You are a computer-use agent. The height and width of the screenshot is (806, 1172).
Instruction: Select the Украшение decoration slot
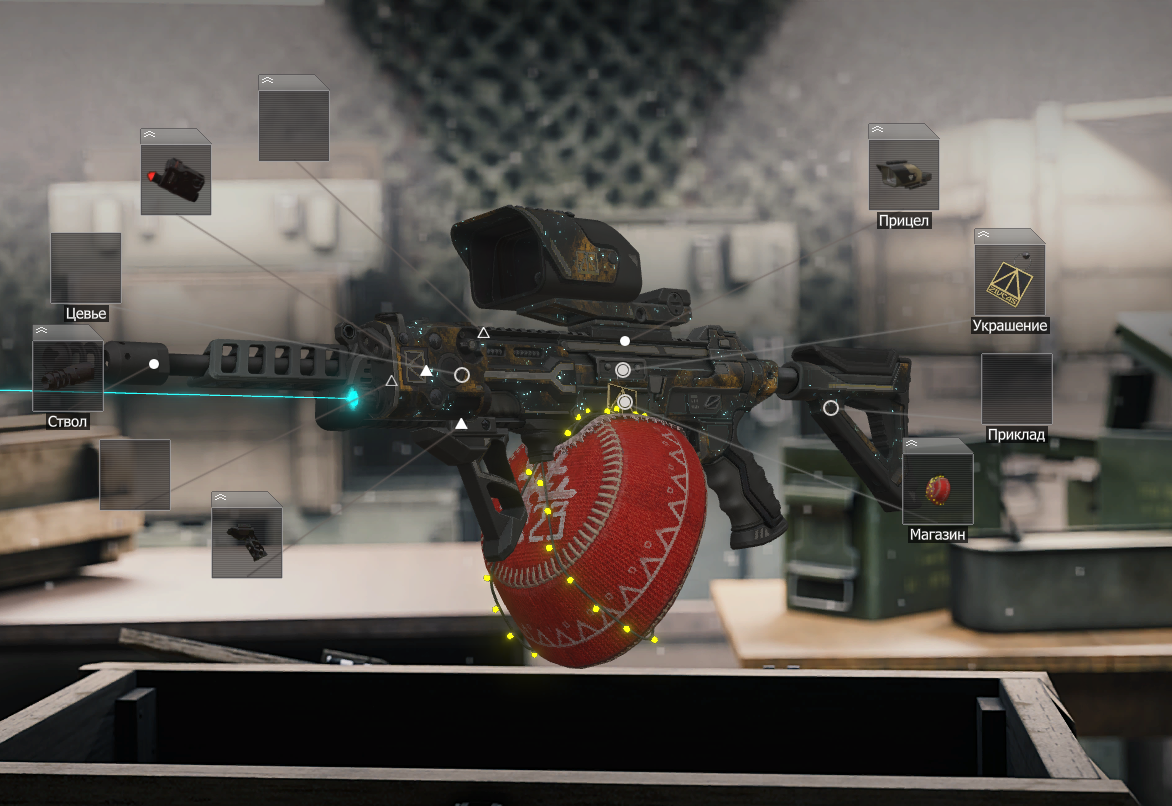point(1010,280)
